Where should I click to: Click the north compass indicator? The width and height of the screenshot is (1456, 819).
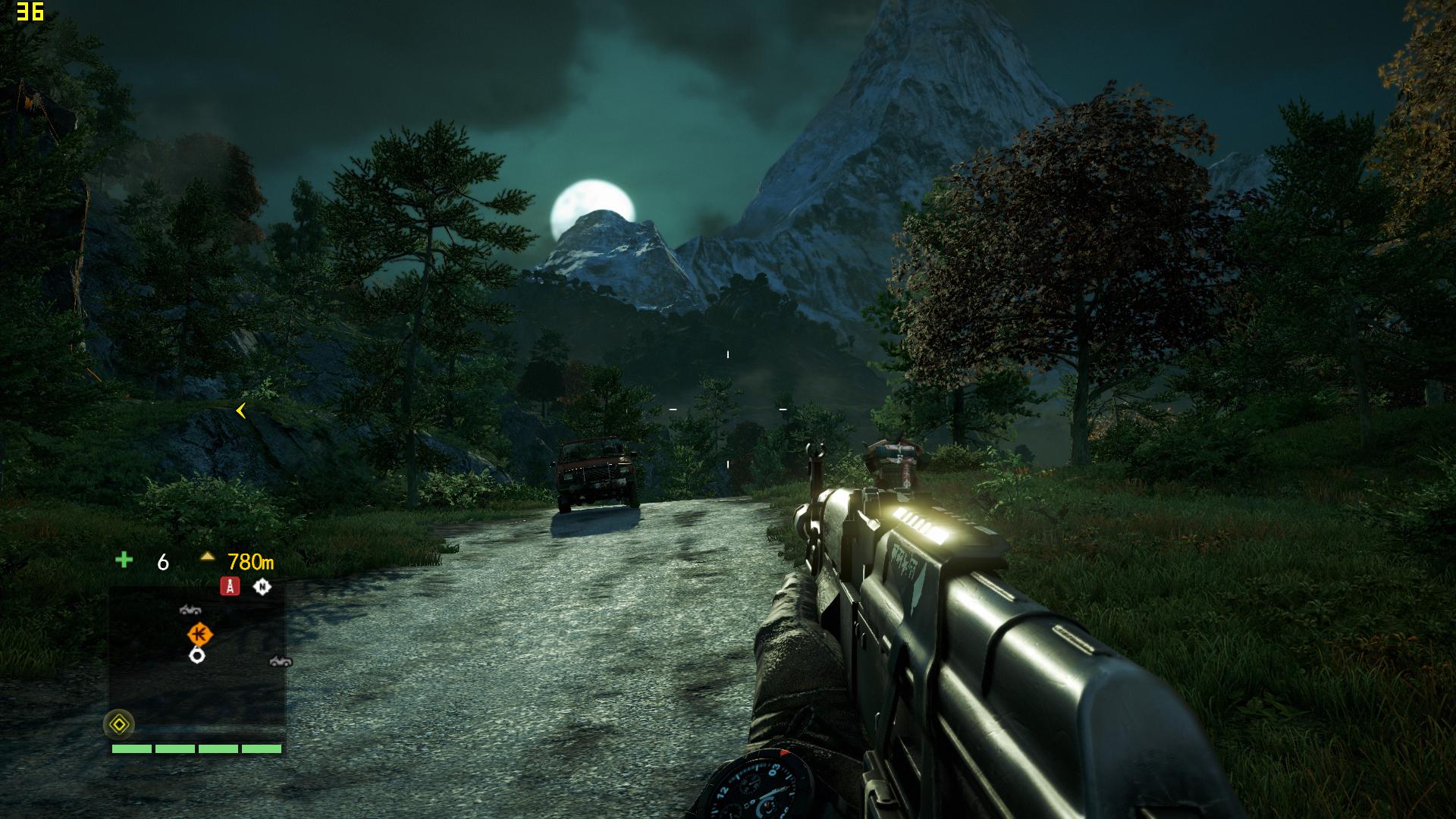262,586
